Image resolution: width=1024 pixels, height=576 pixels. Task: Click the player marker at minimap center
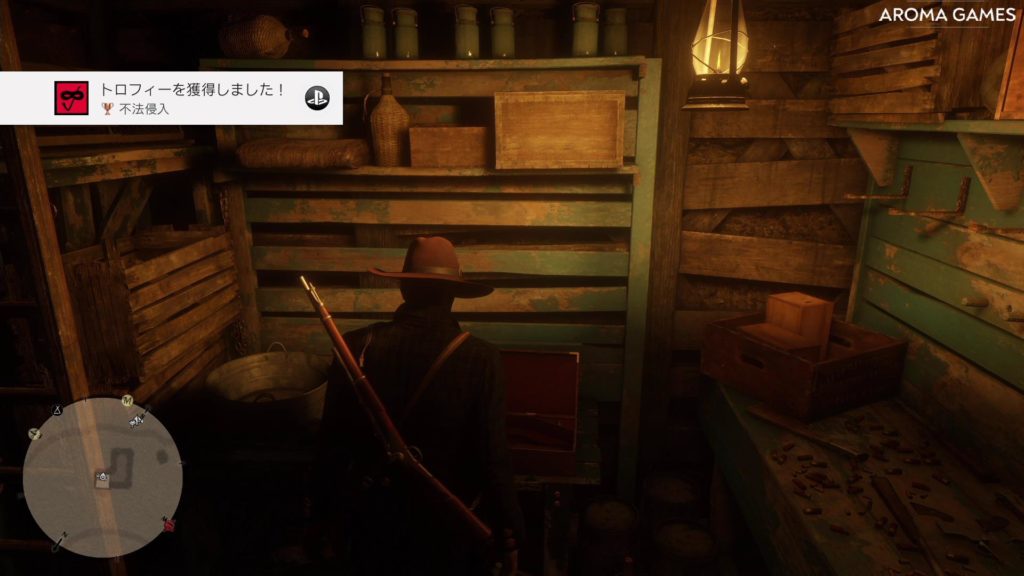click(x=102, y=478)
